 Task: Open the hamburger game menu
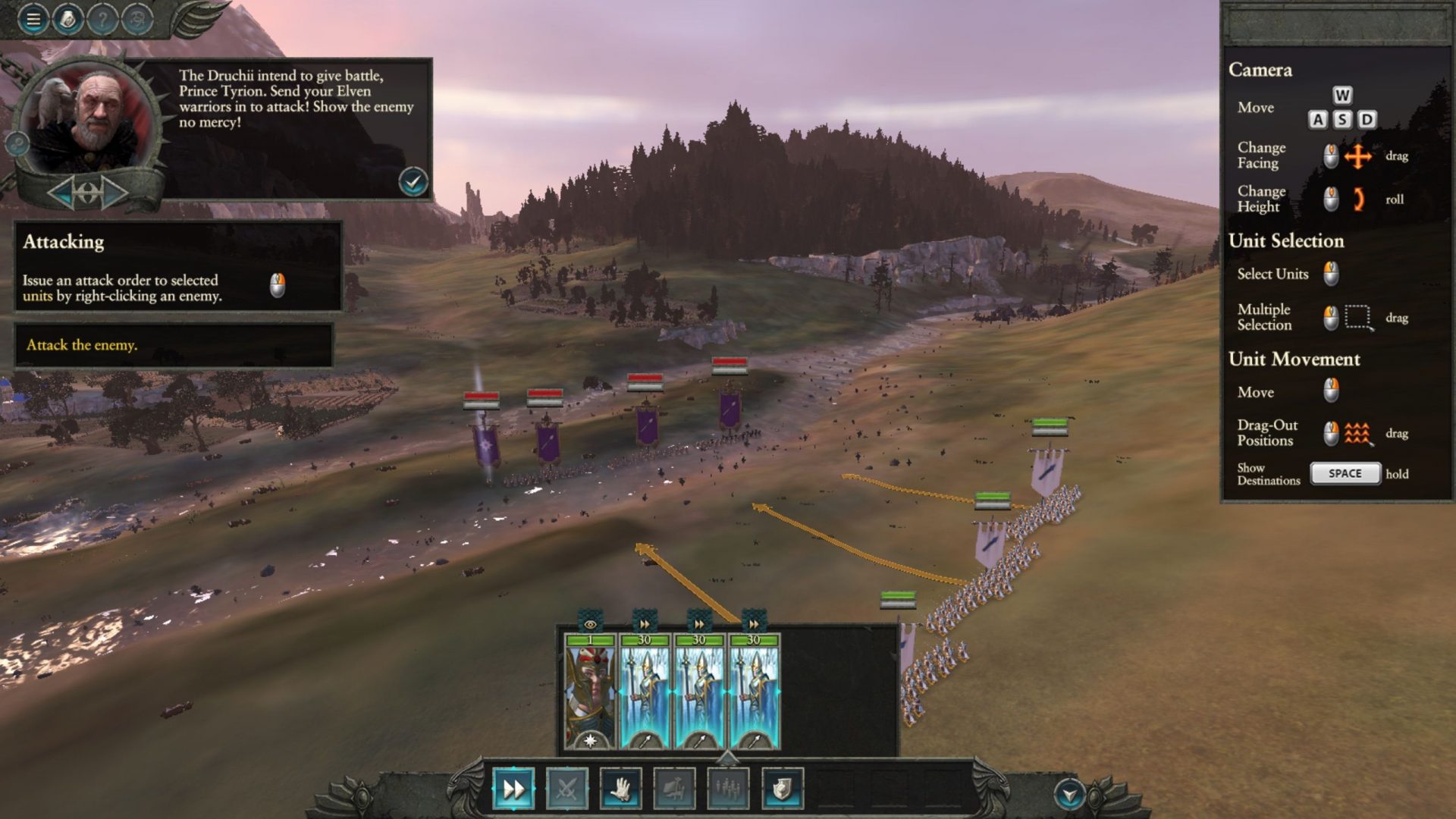[33, 19]
